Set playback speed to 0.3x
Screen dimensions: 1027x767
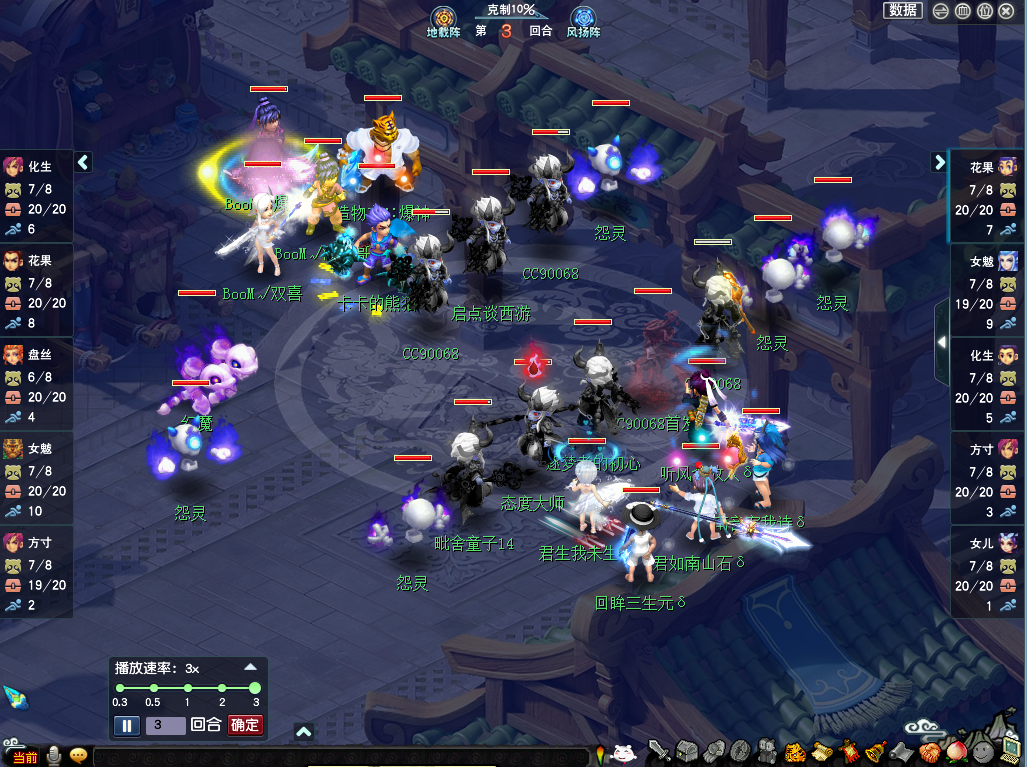click(x=120, y=688)
